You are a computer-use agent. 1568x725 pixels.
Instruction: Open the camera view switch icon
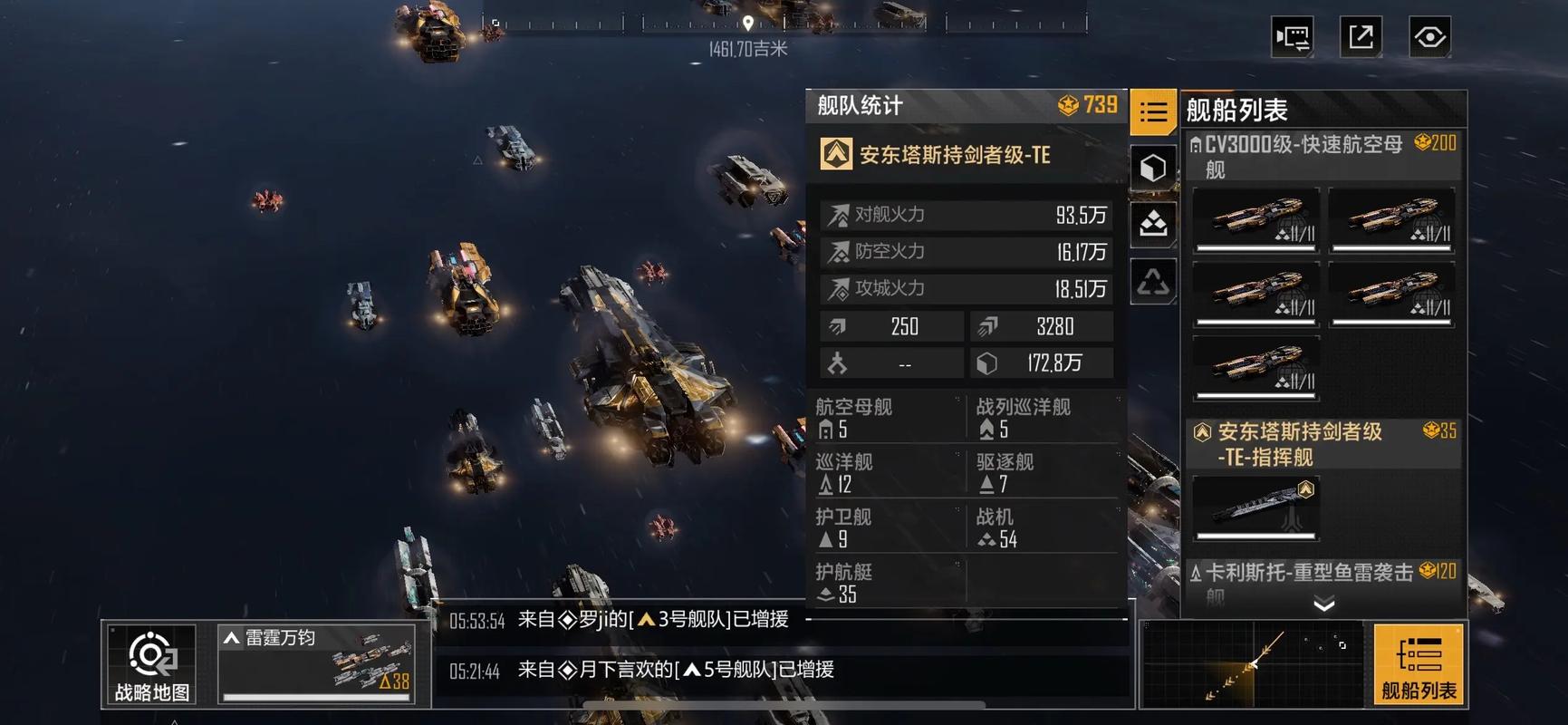pyautogui.click(x=1294, y=34)
